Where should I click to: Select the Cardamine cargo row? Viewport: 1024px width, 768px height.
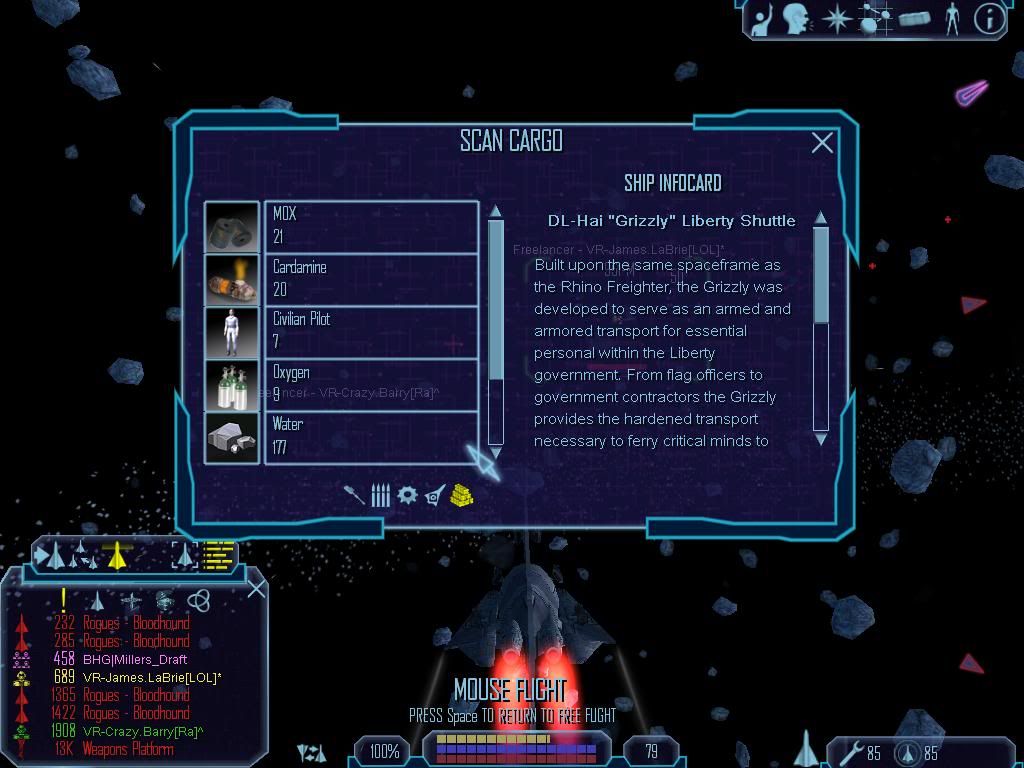point(370,279)
